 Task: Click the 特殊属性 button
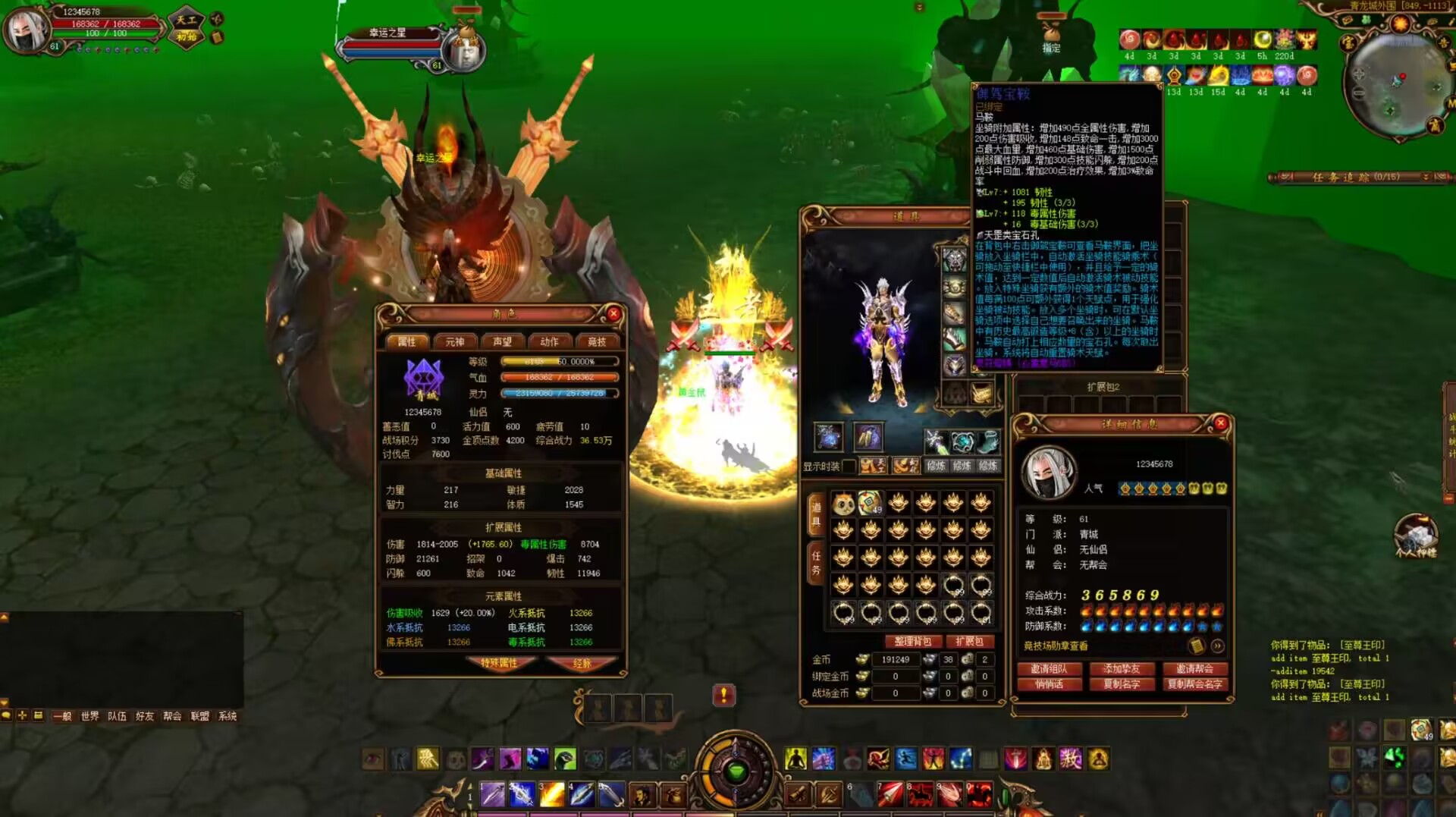click(x=499, y=663)
